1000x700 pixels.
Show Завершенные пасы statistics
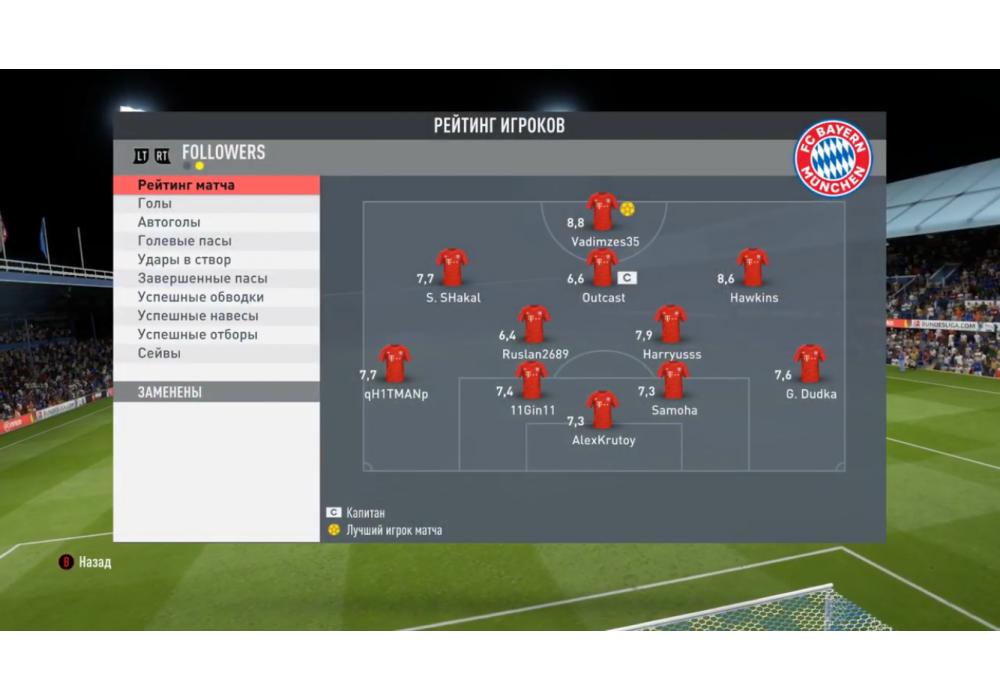216,279
